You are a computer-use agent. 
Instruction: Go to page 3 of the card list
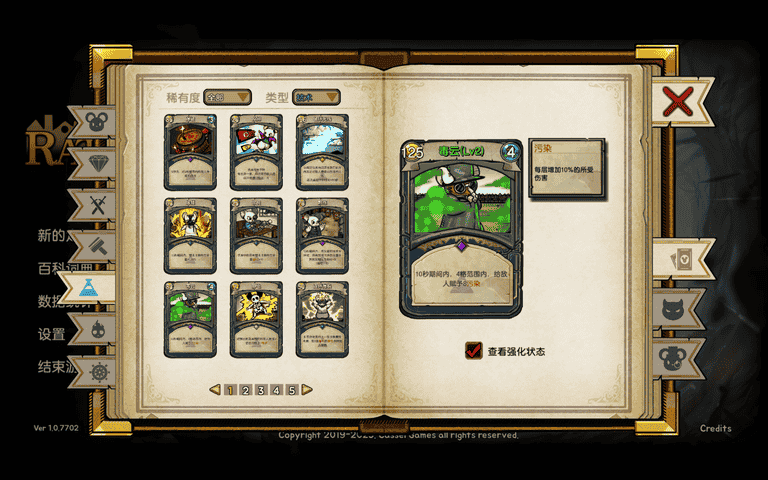click(261, 390)
